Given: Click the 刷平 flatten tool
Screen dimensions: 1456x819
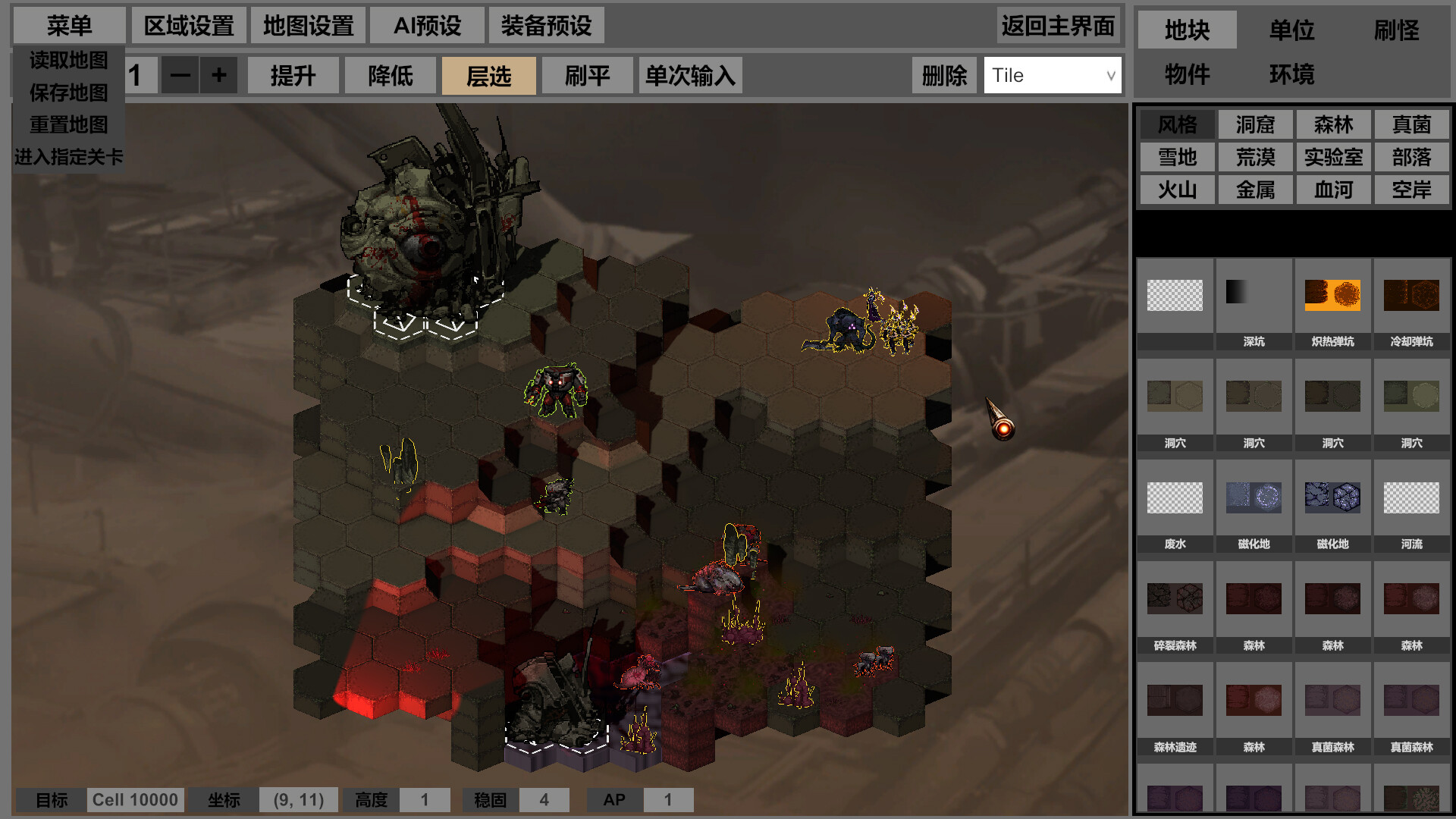Looking at the screenshot, I should click(x=587, y=75).
